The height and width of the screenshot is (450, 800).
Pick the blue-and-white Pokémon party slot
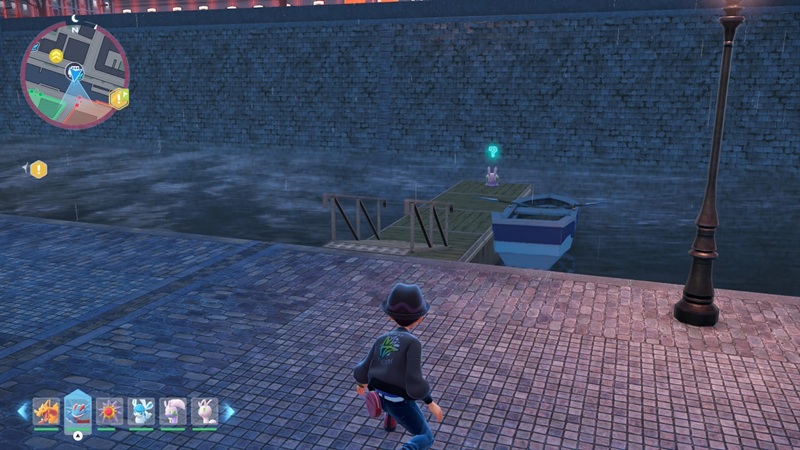(x=141, y=411)
